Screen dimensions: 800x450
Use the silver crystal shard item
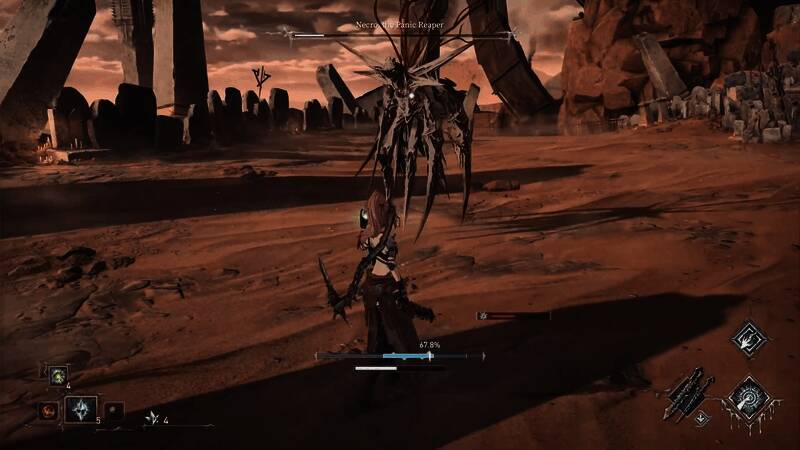pos(82,408)
